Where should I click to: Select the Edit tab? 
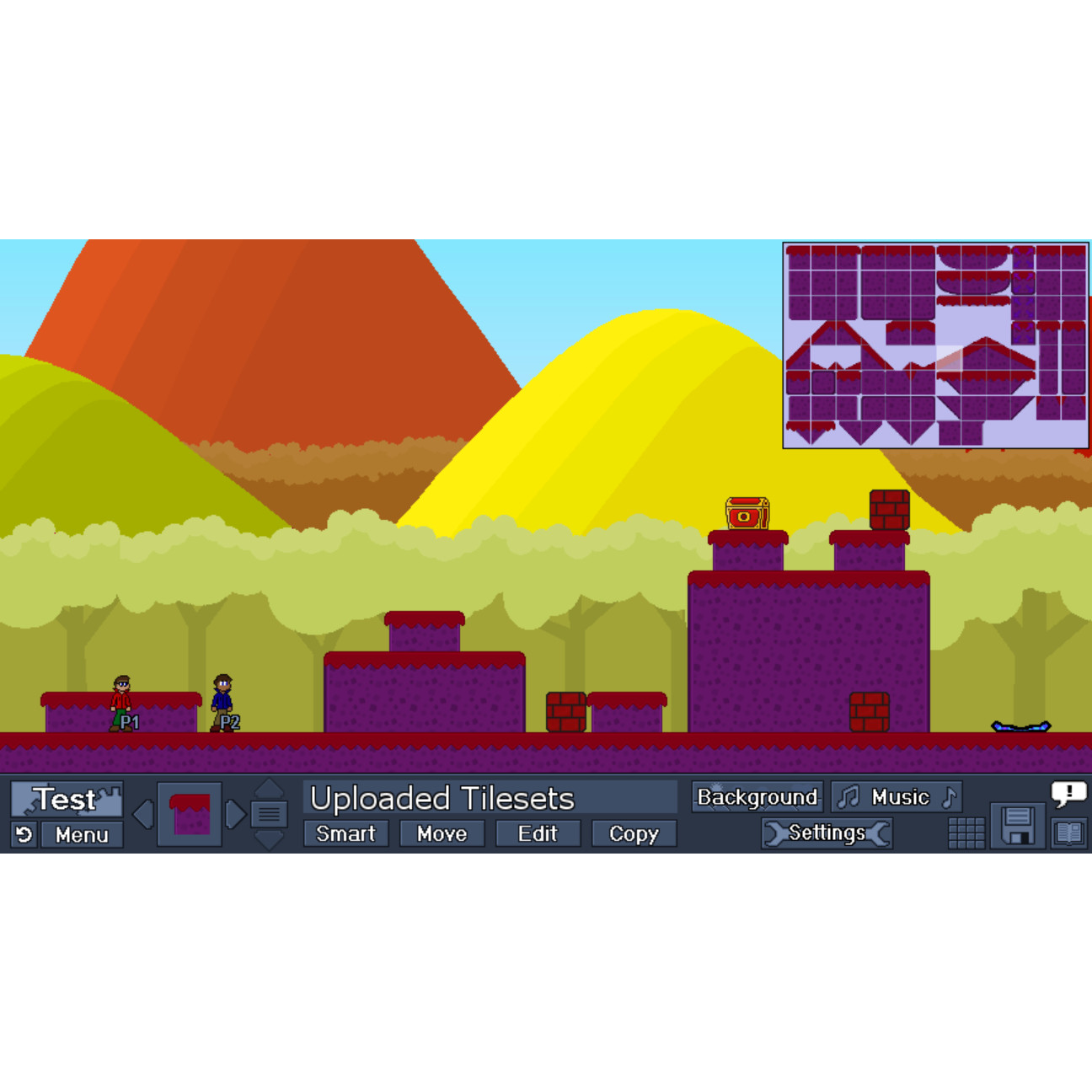(x=538, y=833)
